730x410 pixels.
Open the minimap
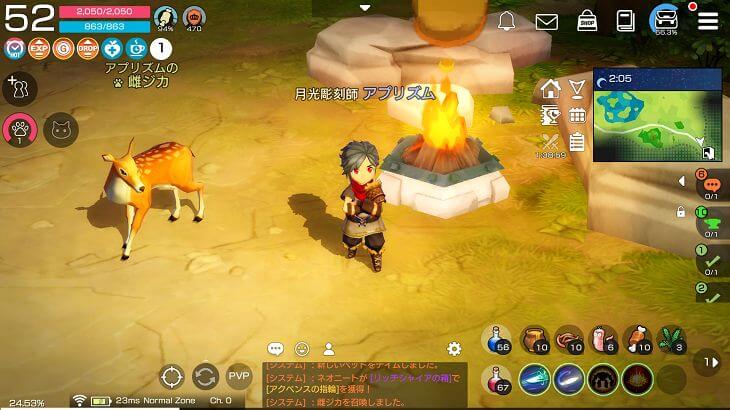657,115
